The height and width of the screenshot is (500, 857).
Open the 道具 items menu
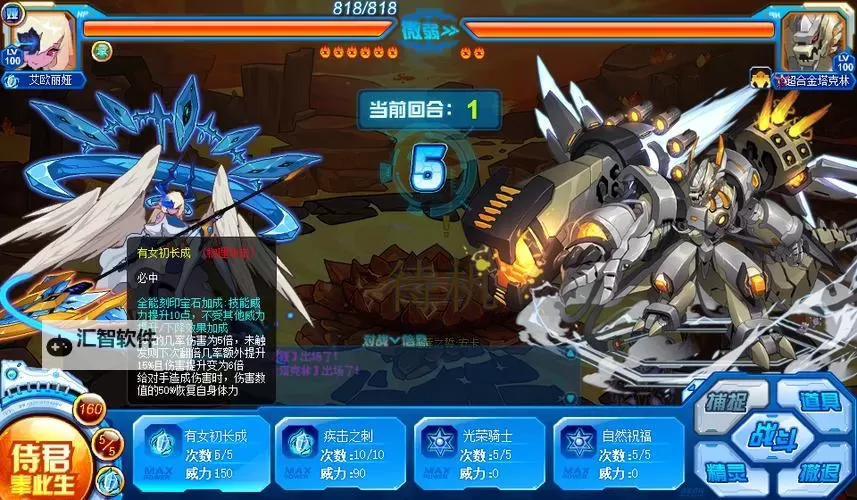(819, 402)
